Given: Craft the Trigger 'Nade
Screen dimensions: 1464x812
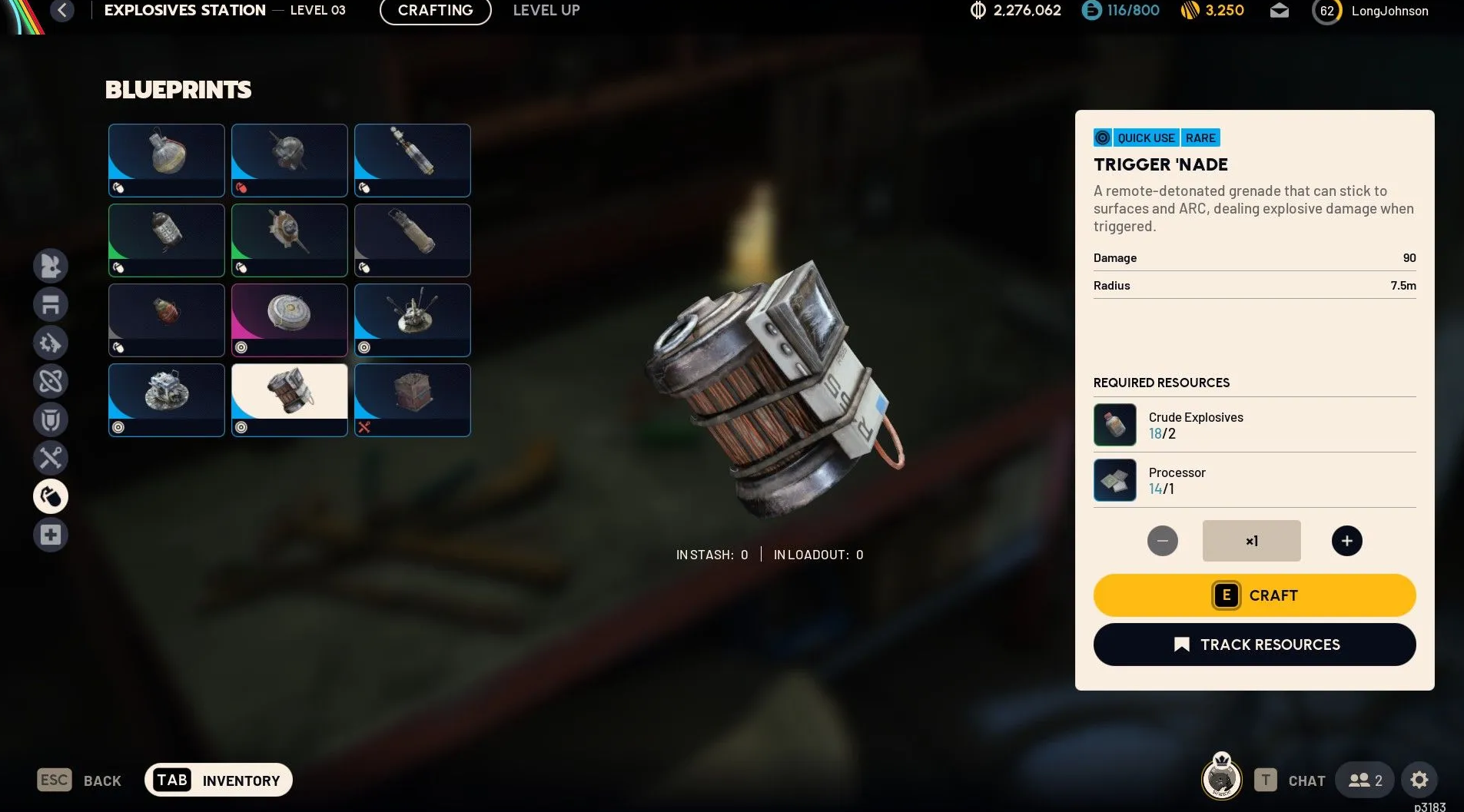Looking at the screenshot, I should pos(1254,595).
